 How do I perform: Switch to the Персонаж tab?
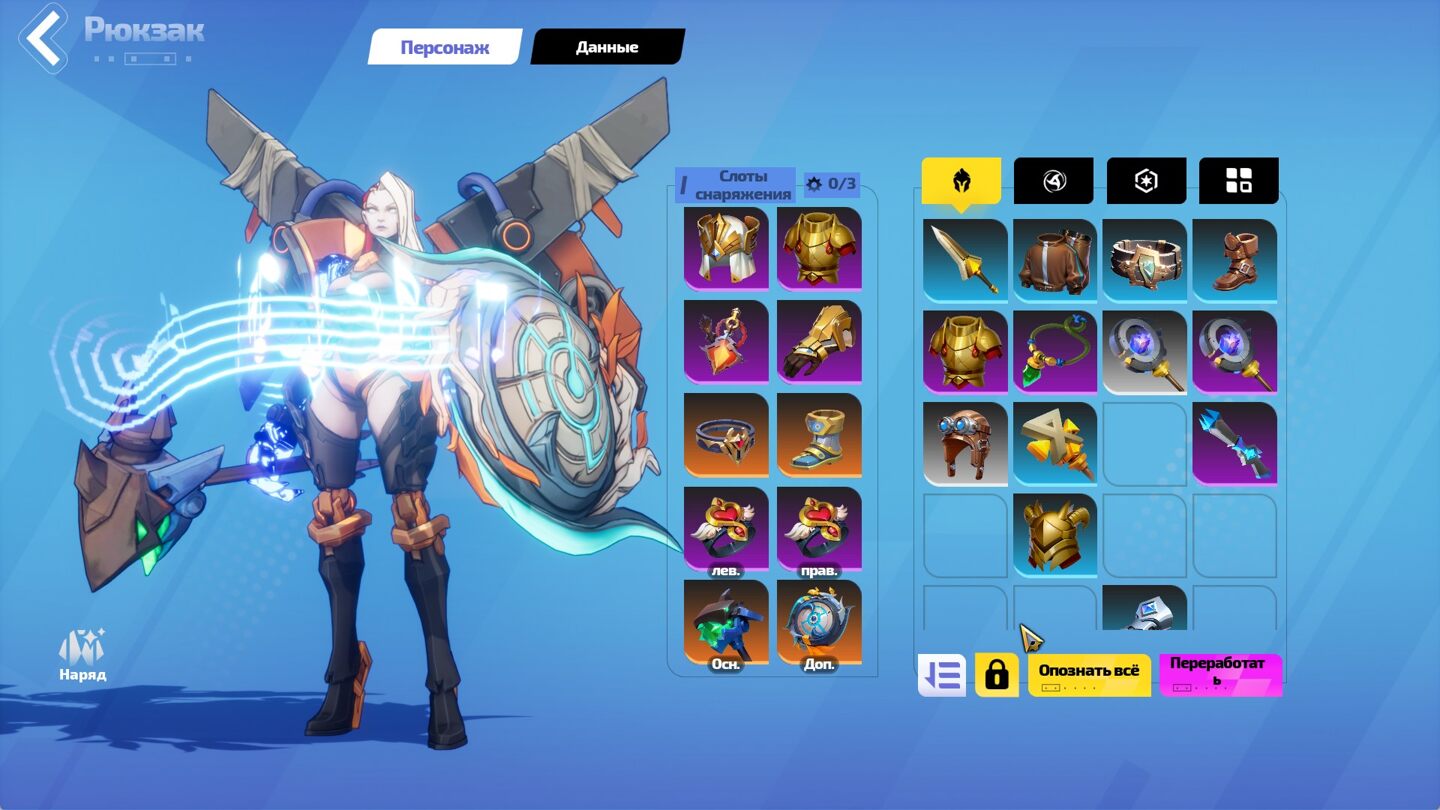click(x=445, y=47)
